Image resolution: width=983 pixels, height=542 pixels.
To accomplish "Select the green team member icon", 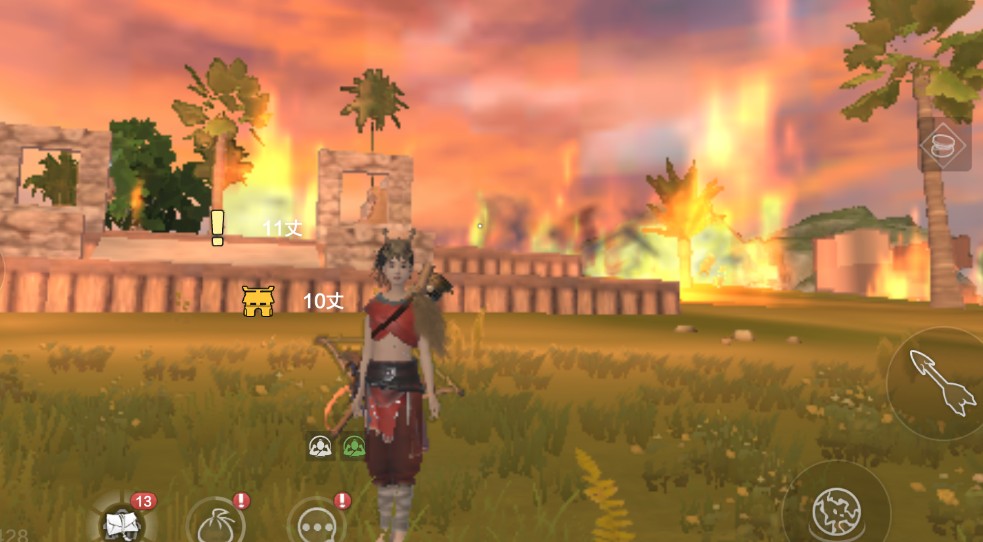I will 353,446.
